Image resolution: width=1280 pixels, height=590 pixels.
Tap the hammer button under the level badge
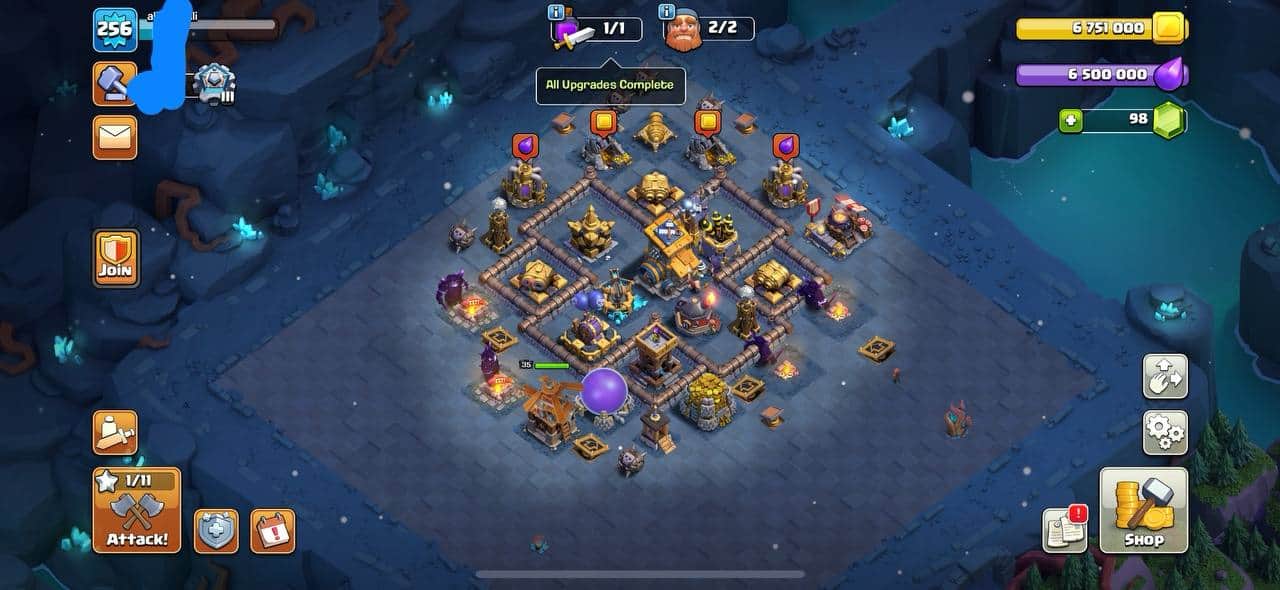pyautogui.click(x=115, y=84)
